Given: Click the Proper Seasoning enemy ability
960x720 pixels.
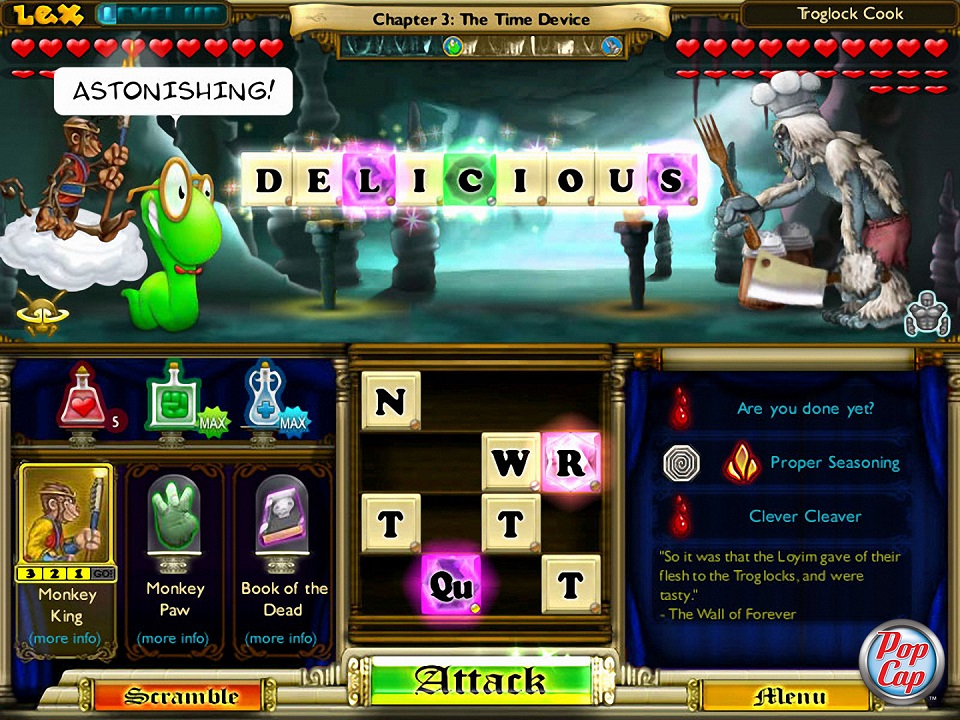Looking at the screenshot, I should point(834,462).
